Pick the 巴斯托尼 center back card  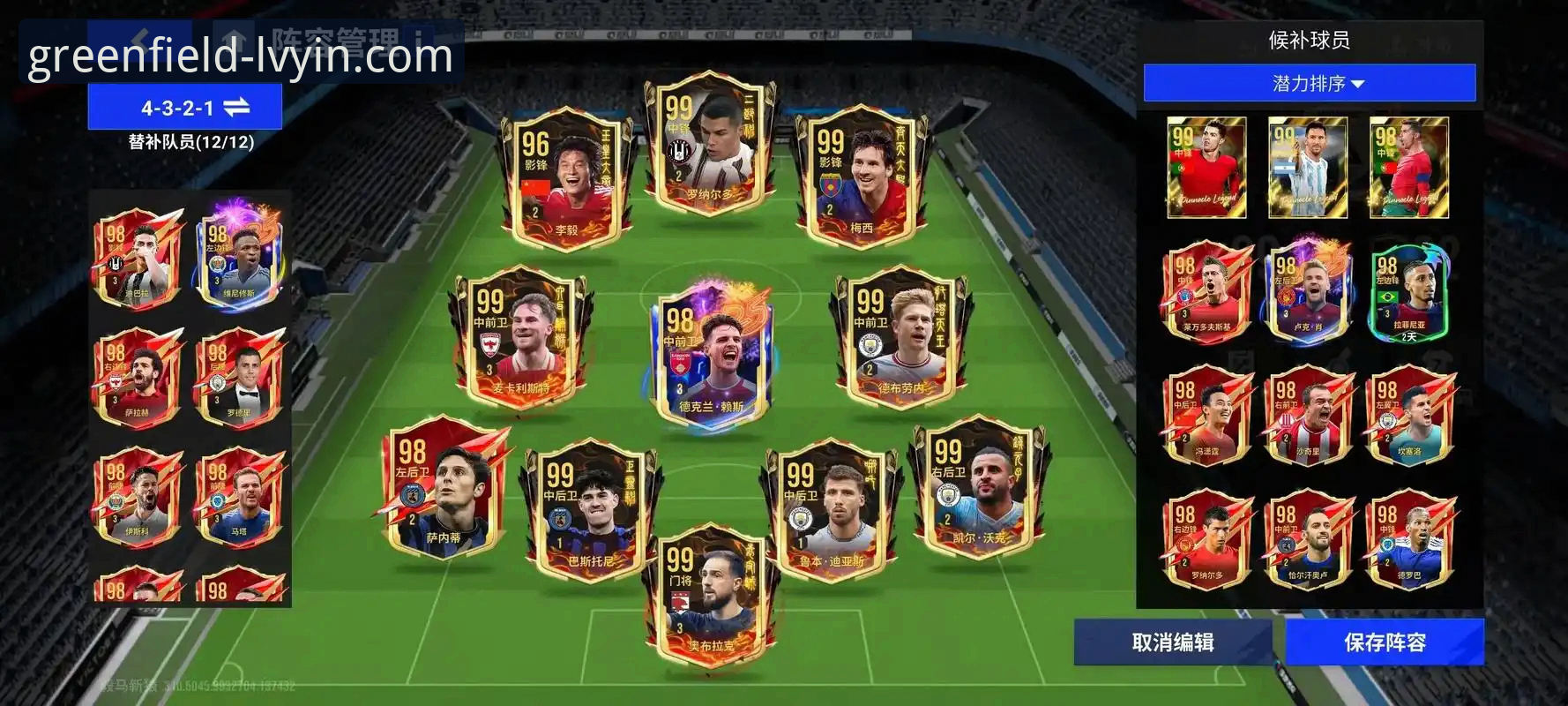click(591, 509)
